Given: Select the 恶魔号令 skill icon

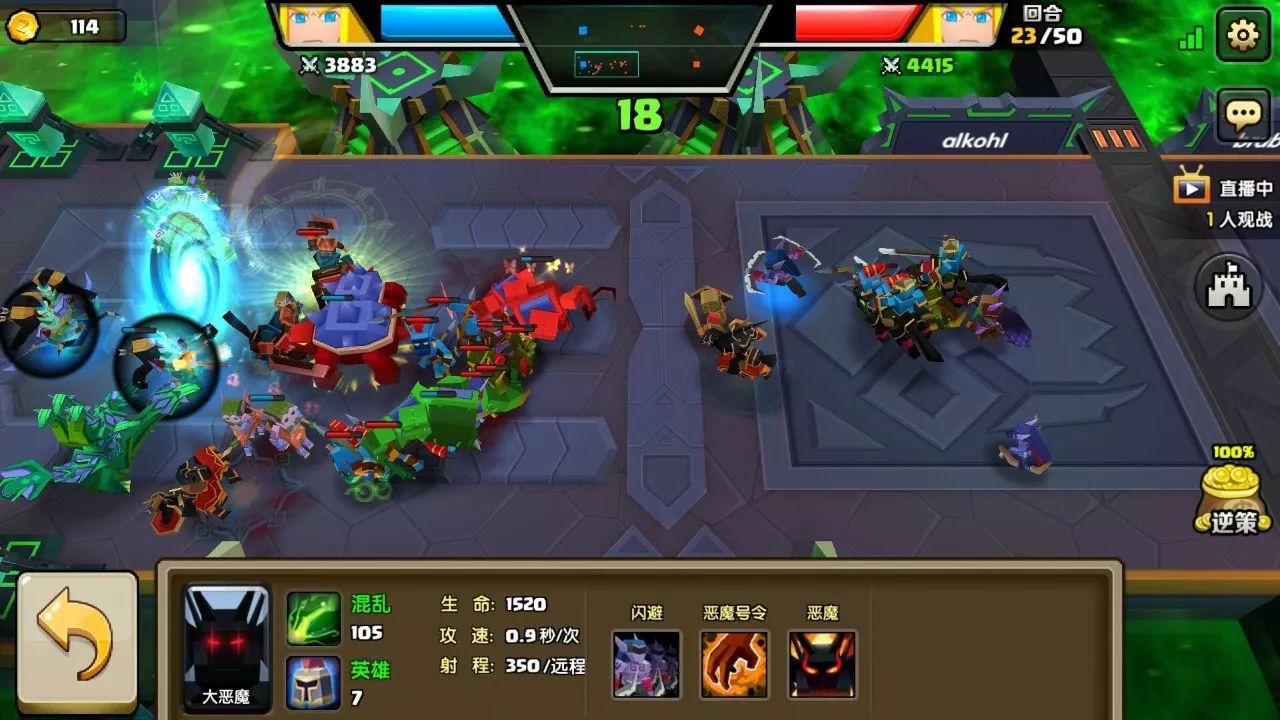Looking at the screenshot, I should click(734, 664).
